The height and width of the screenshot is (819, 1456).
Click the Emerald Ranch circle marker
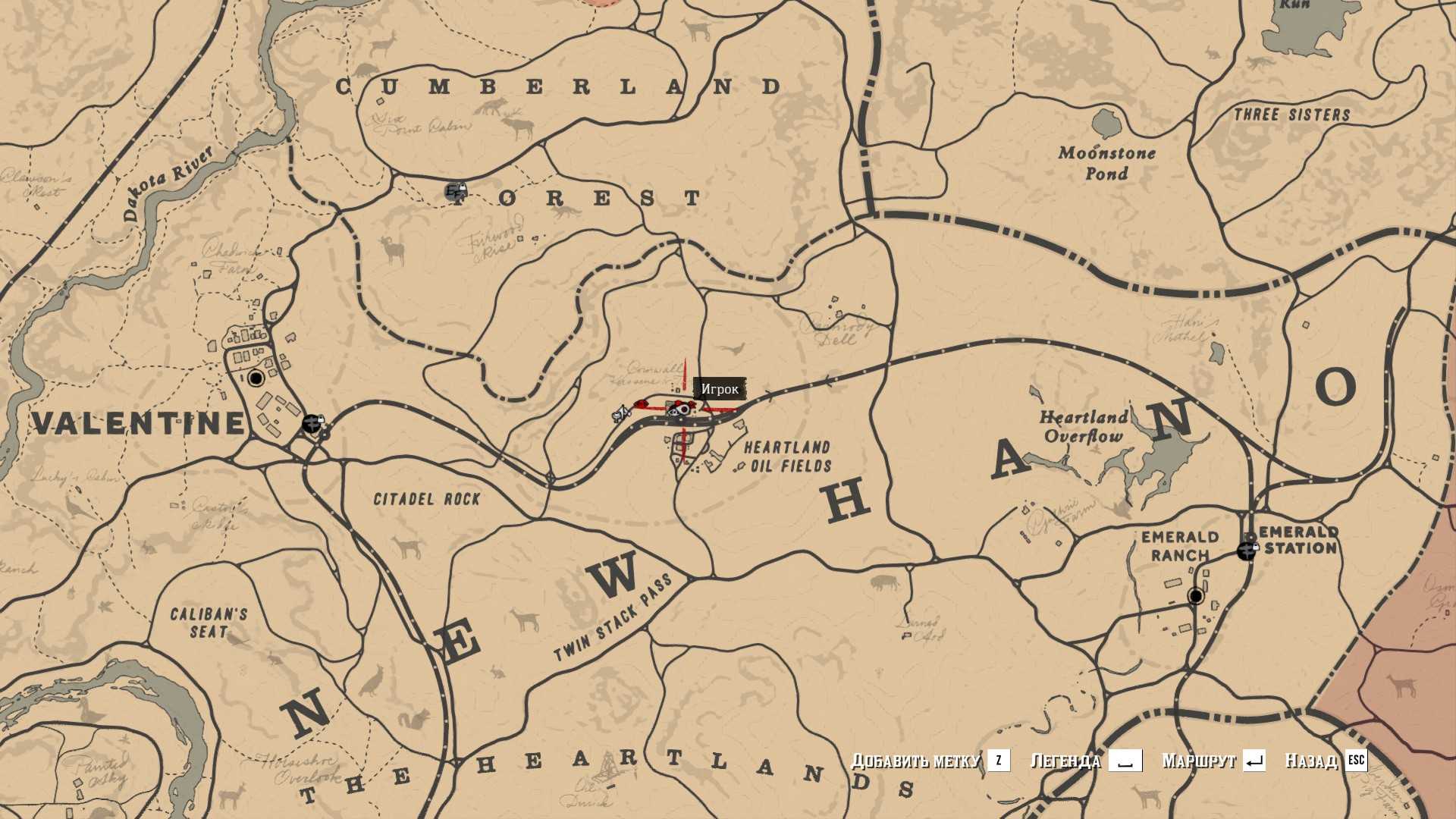click(1196, 596)
